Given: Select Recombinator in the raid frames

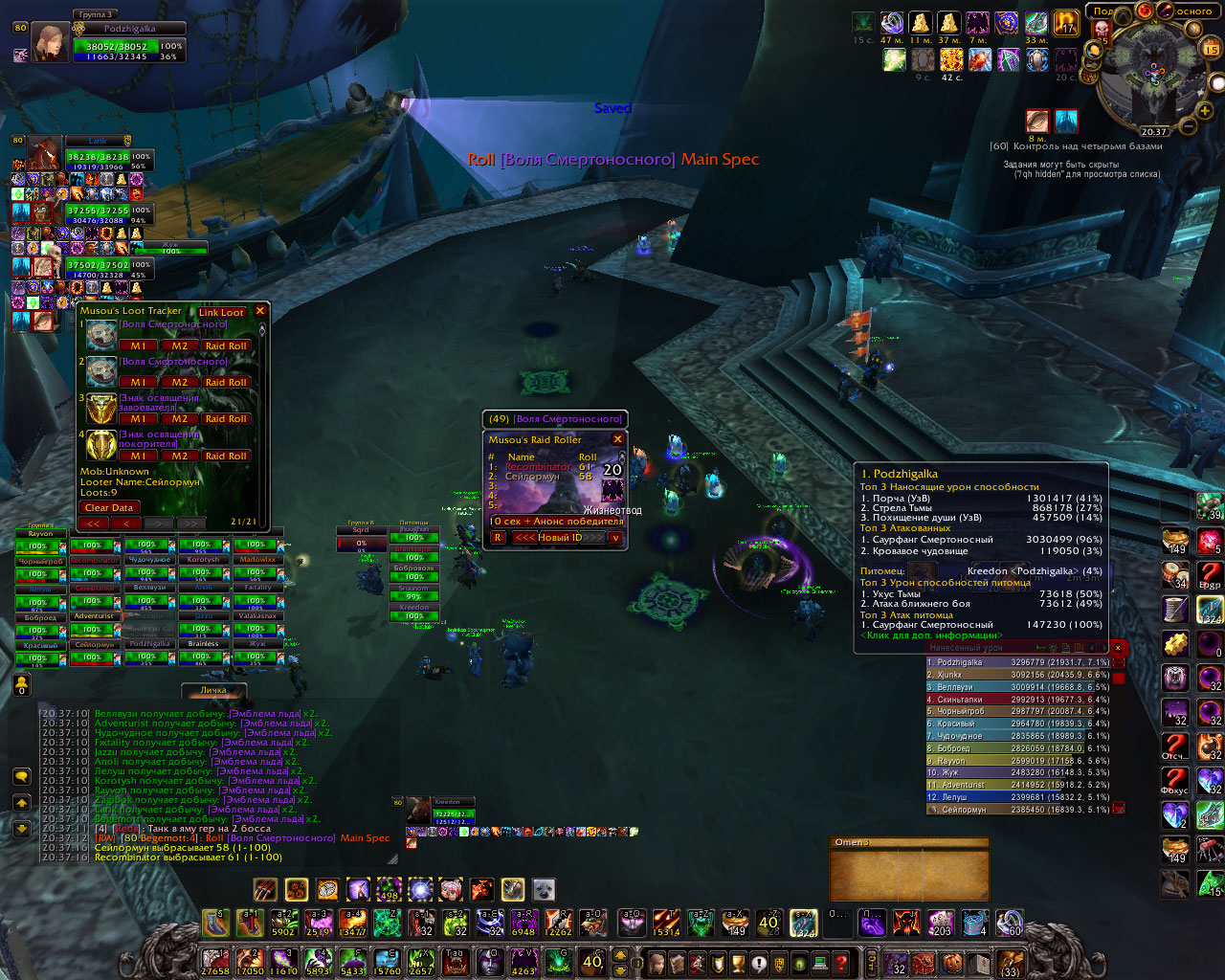Looking at the screenshot, I should [x=94, y=561].
